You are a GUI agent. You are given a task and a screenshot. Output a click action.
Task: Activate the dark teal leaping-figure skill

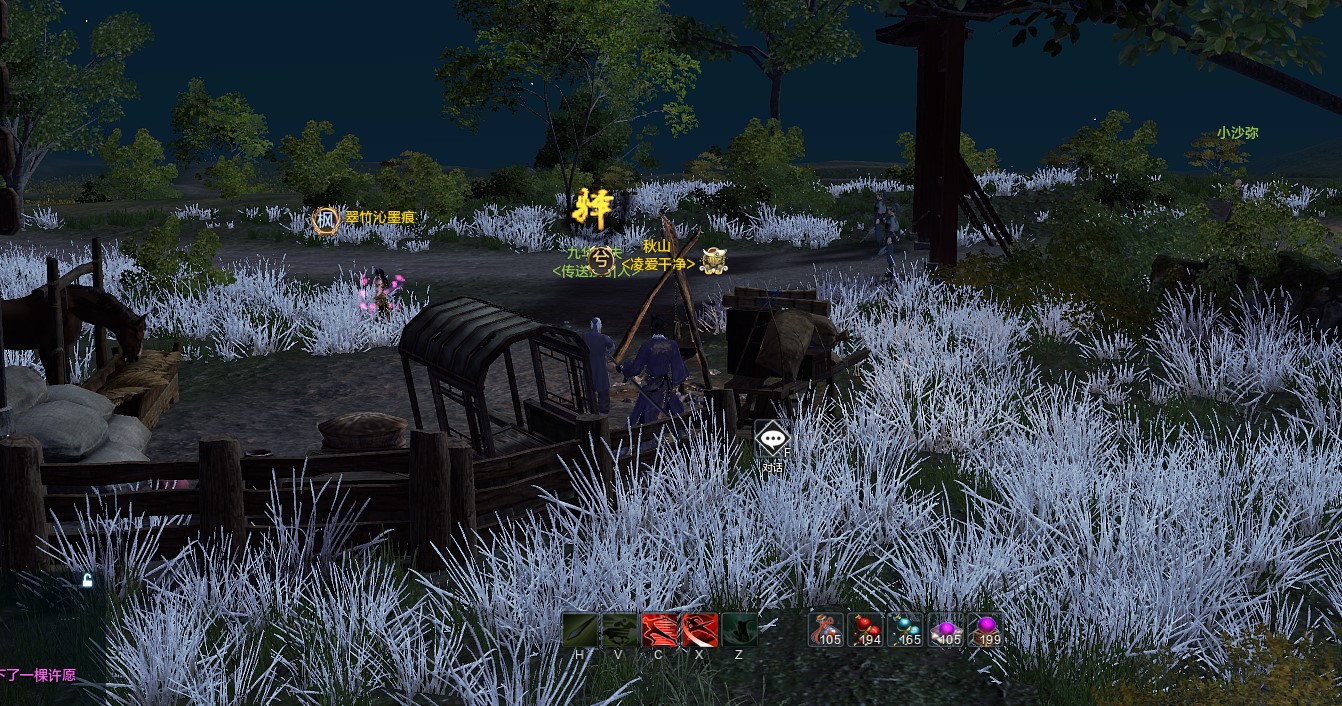[740, 630]
